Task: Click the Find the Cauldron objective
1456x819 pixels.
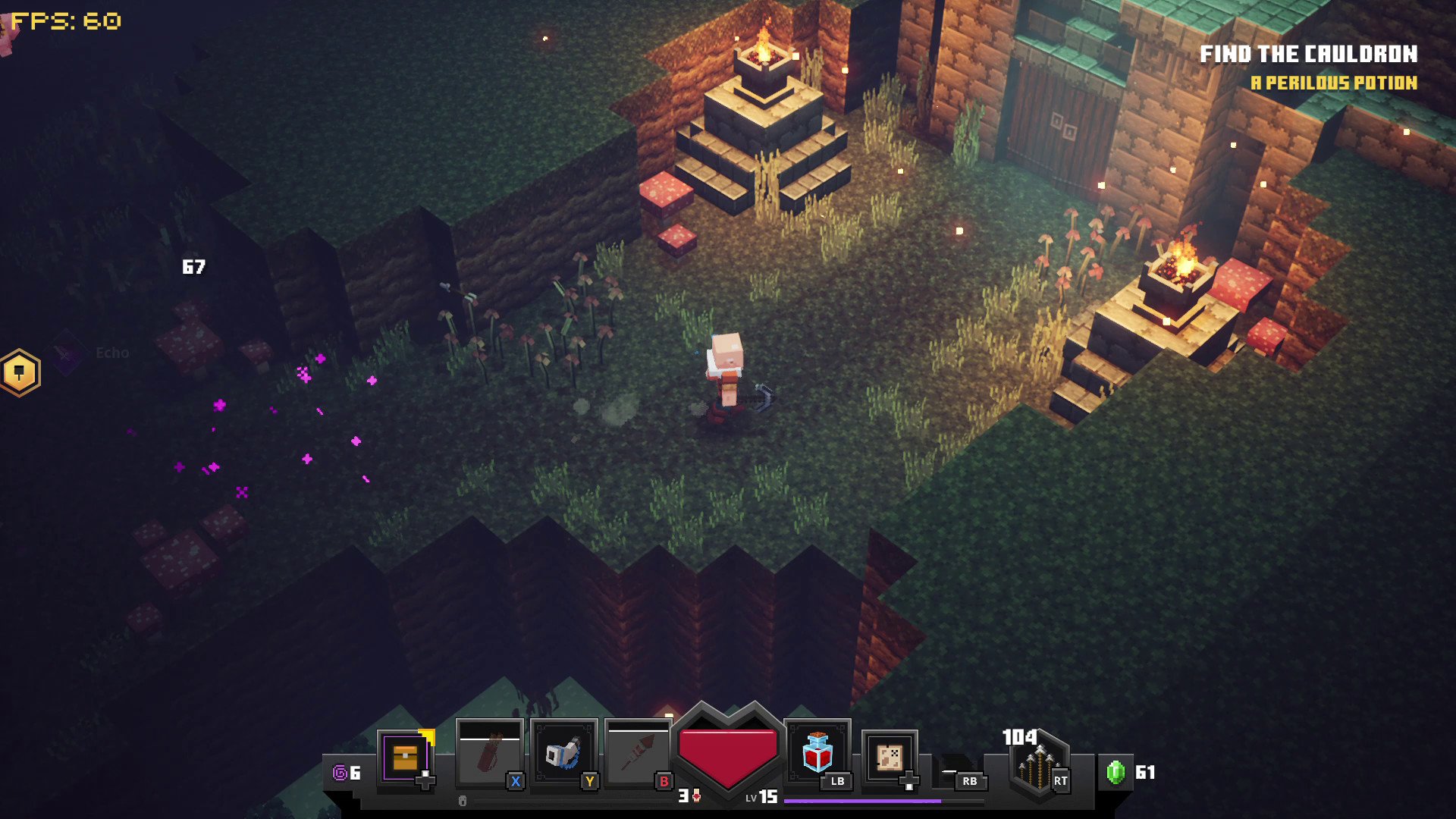Action: 1308,54
